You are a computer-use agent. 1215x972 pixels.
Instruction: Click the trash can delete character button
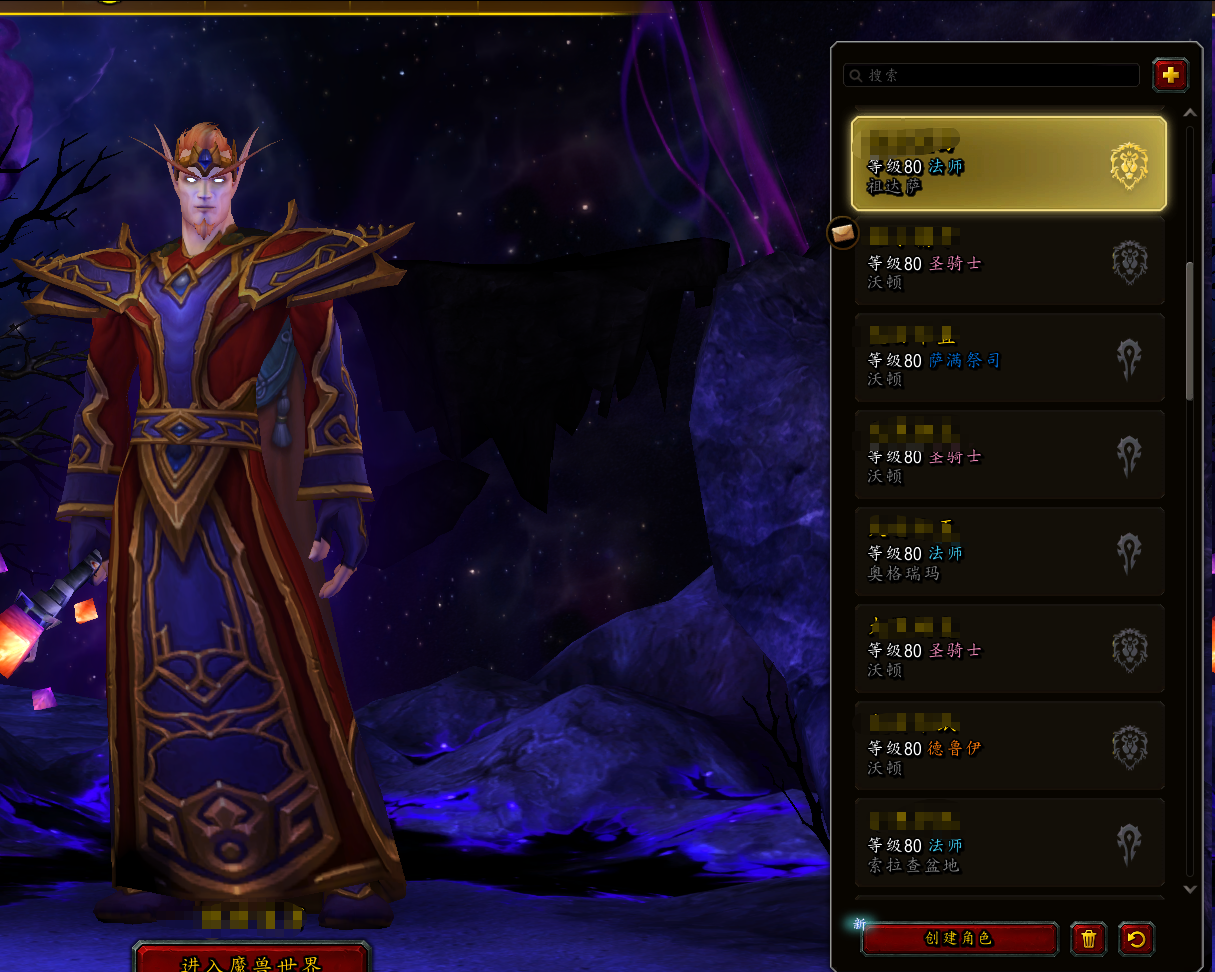click(1088, 939)
